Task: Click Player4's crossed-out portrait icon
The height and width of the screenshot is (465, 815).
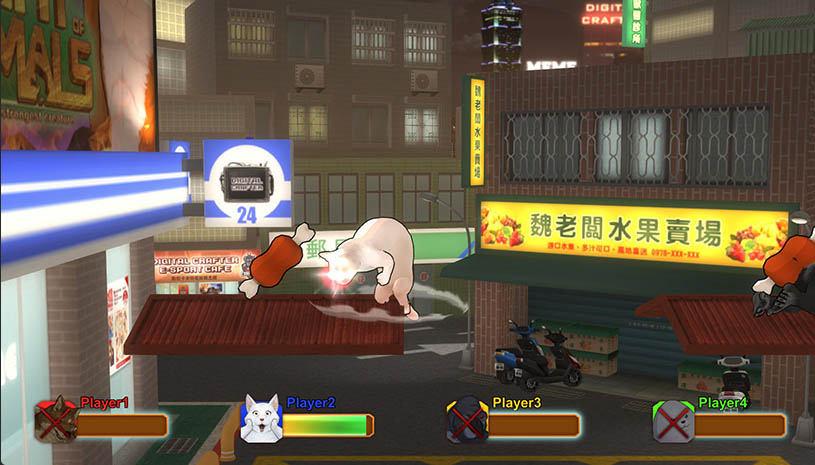Action: pyautogui.click(x=672, y=421)
